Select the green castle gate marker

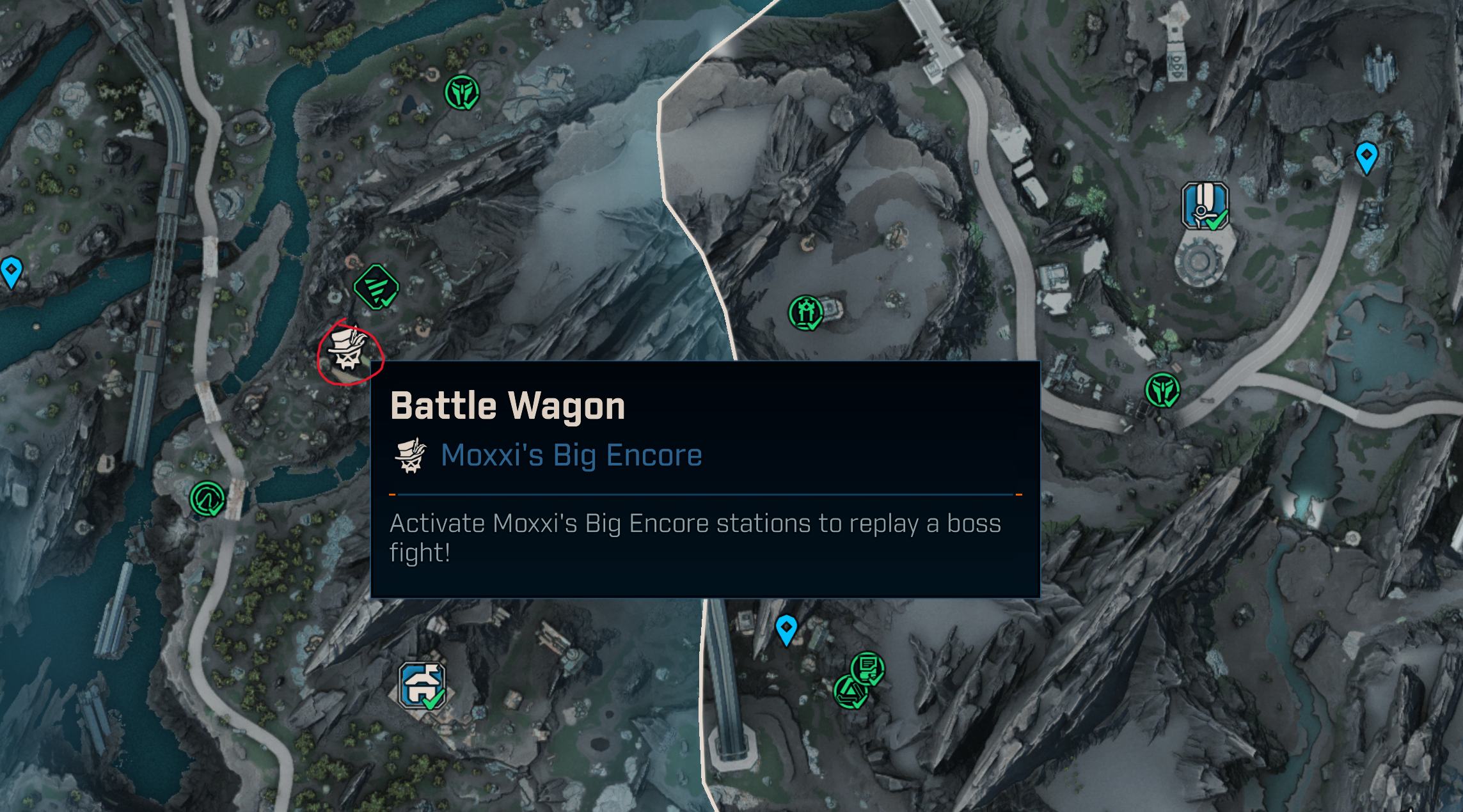805,313
